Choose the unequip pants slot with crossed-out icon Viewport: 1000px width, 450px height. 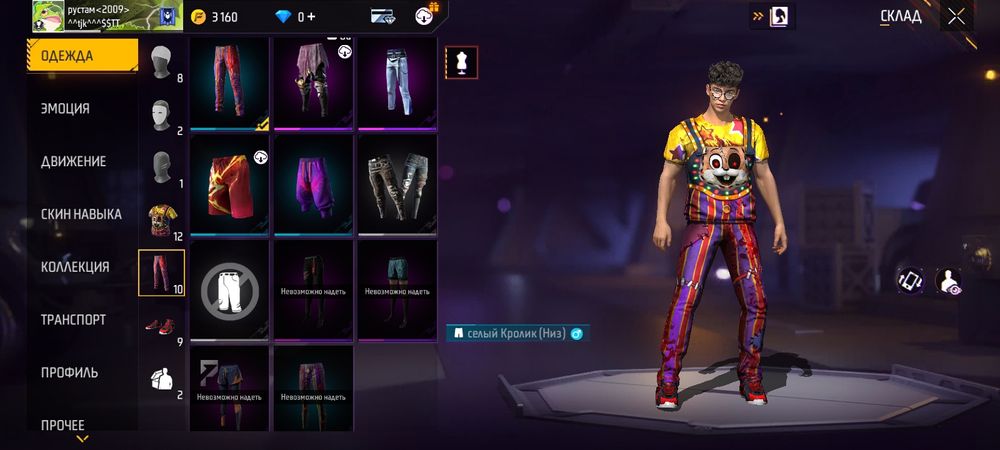click(x=229, y=291)
